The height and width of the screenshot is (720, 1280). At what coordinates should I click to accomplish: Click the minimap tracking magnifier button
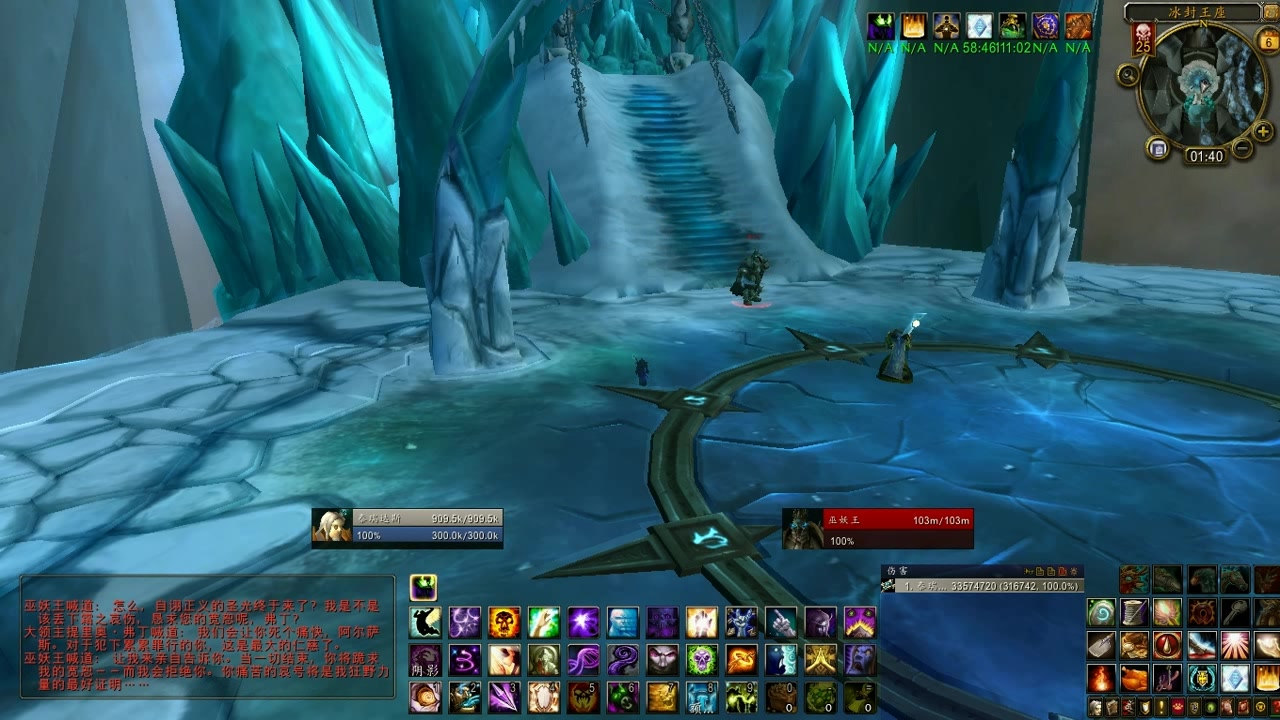(1128, 74)
